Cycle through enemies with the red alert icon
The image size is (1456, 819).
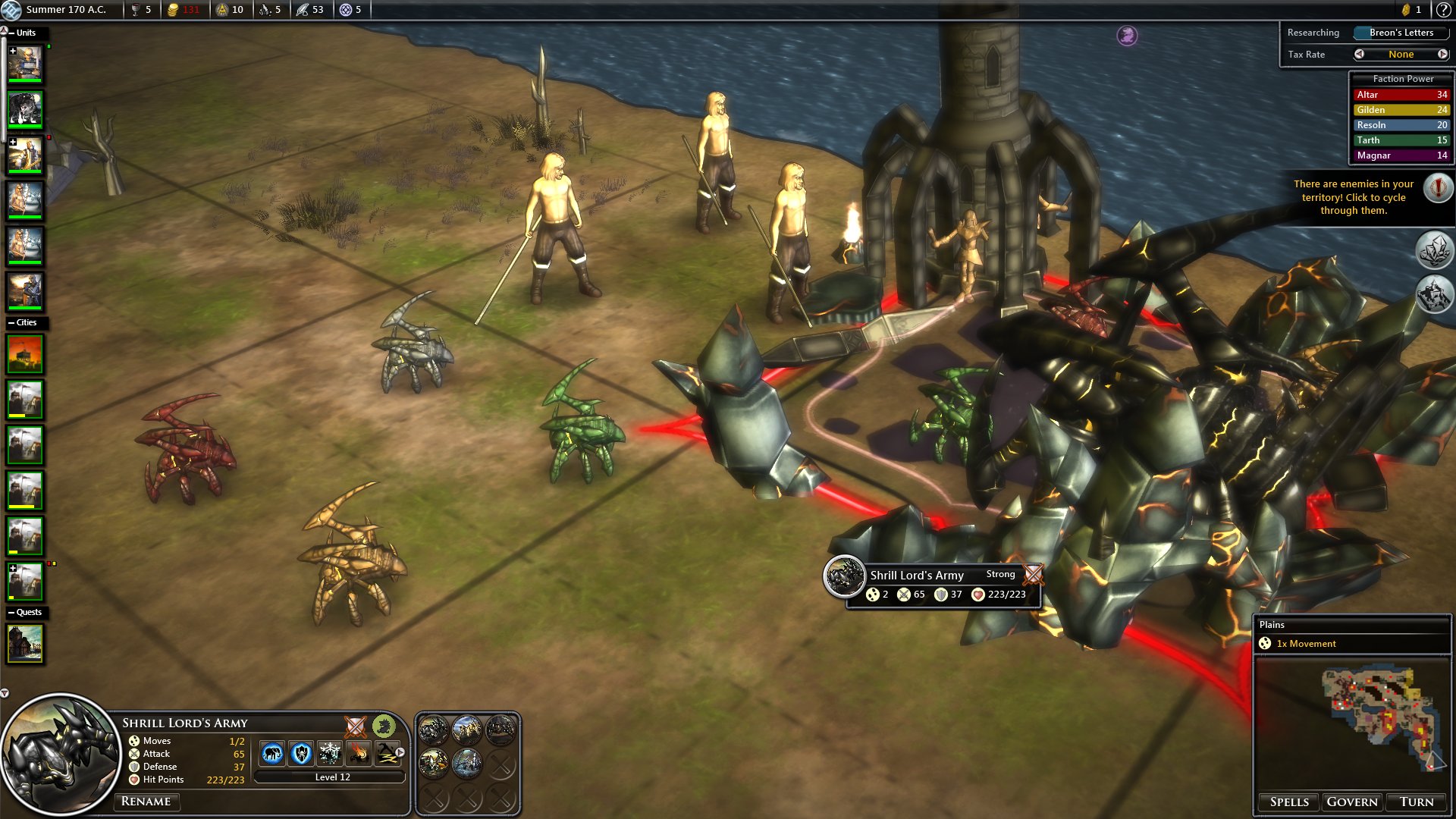(x=1438, y=187)
